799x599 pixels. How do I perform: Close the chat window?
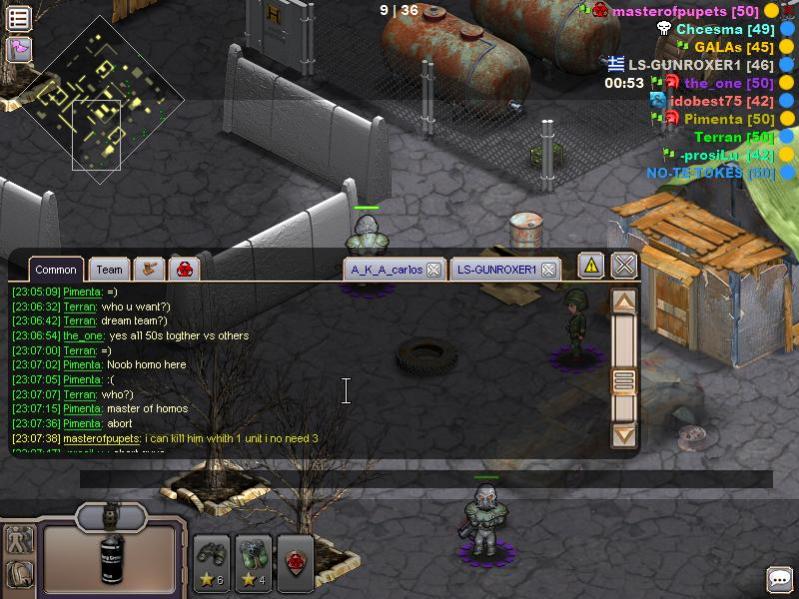624,265
